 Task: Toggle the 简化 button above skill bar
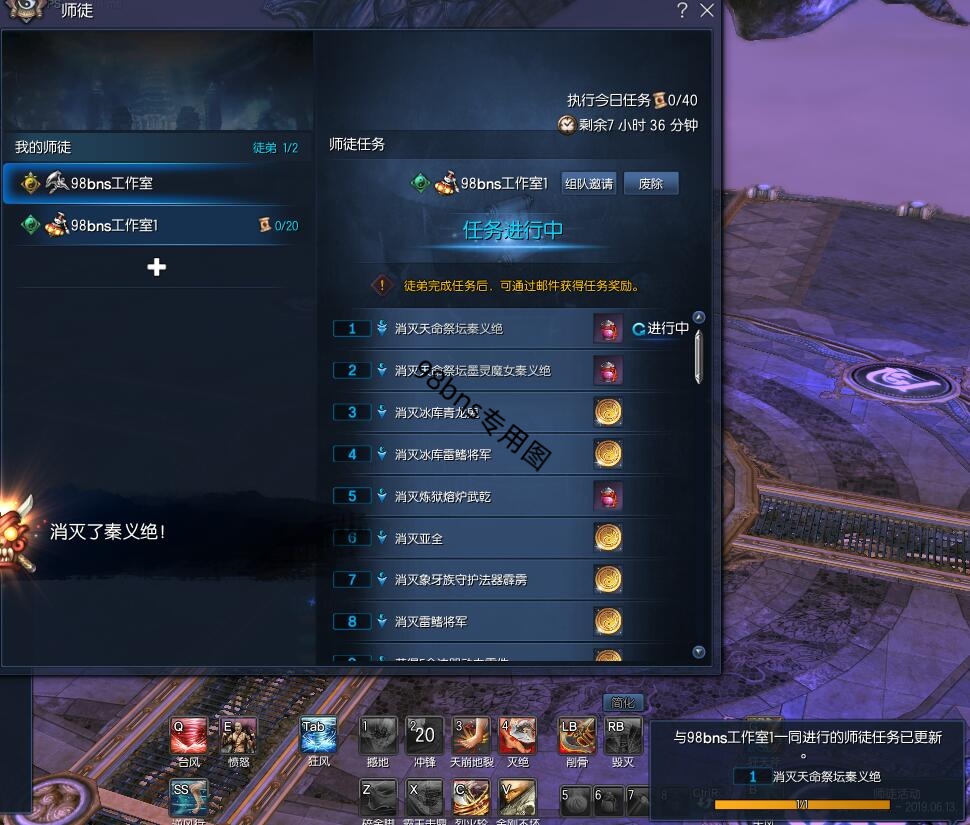(x=622, y=703)
